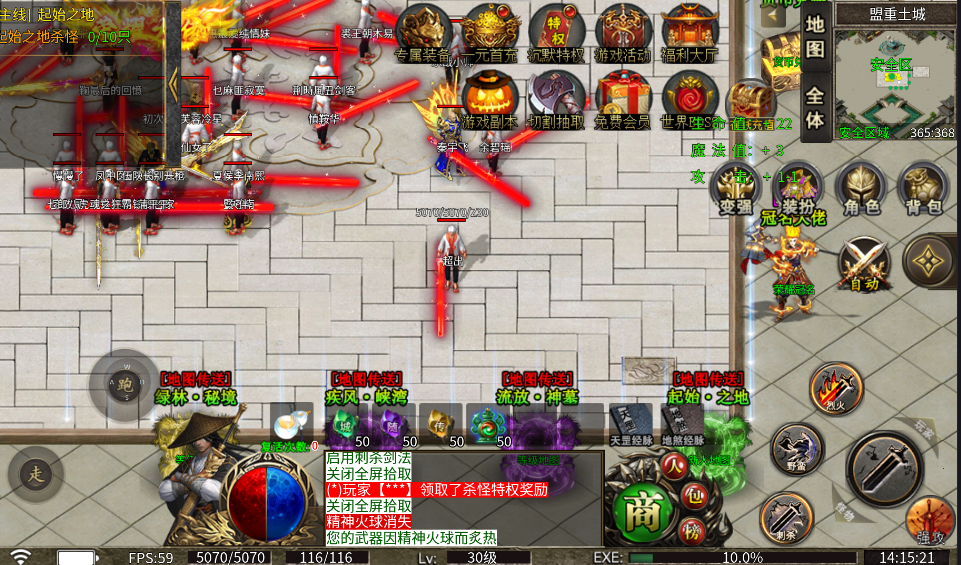Open the 专属装备 exclusive equipment menu

(424, 32)
